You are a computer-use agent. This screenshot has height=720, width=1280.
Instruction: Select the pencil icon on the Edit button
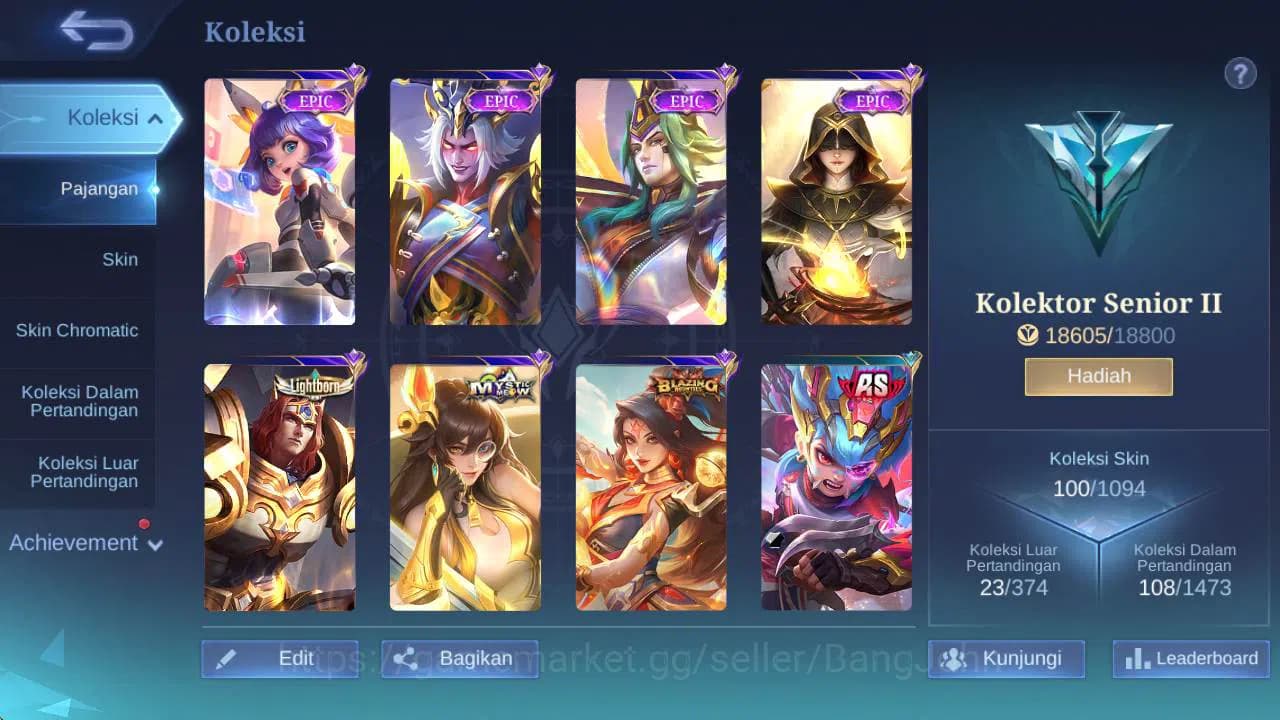click(x=227, y=659)
